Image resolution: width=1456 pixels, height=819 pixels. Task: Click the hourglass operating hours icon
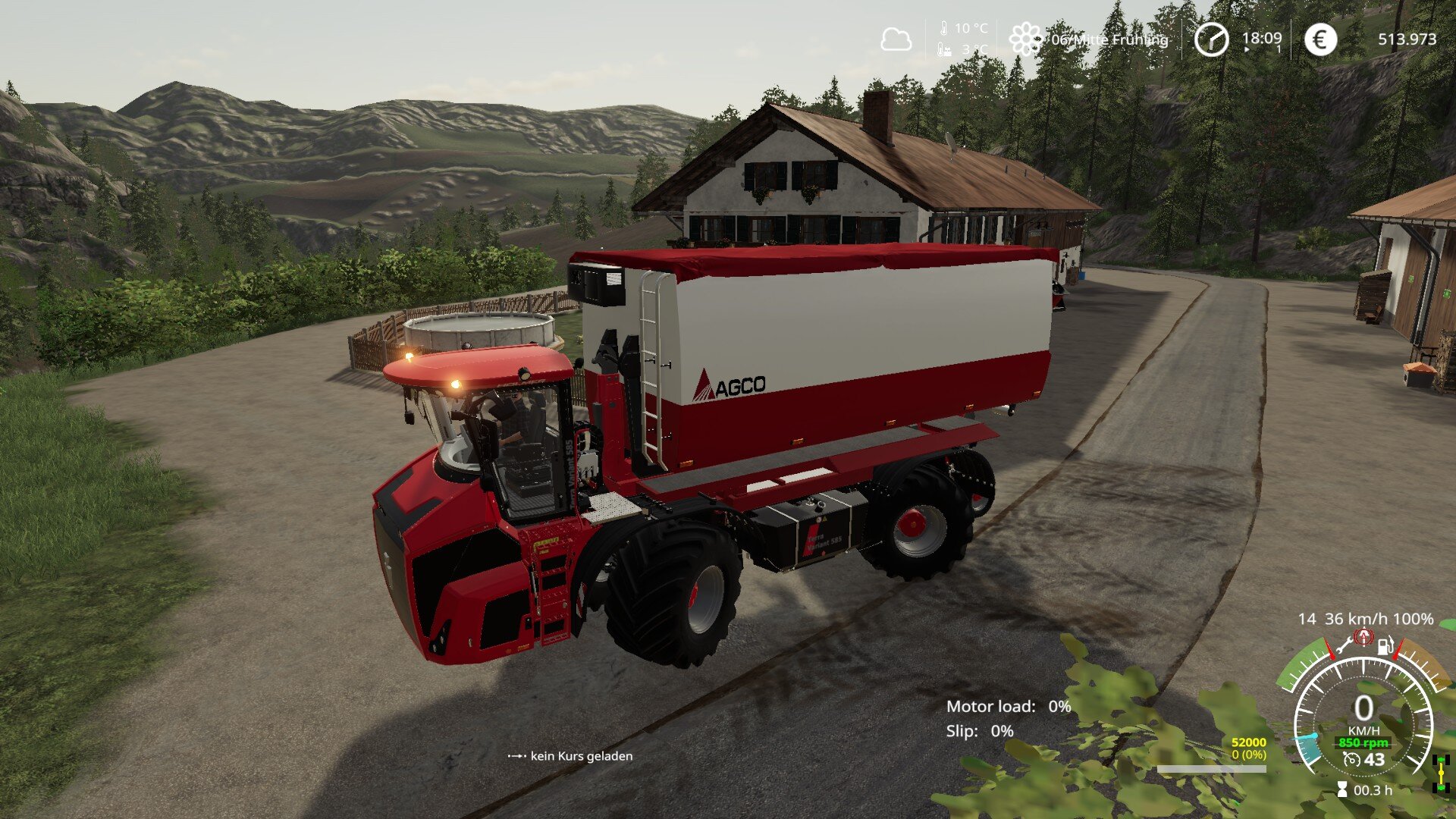coord(1342,790)
